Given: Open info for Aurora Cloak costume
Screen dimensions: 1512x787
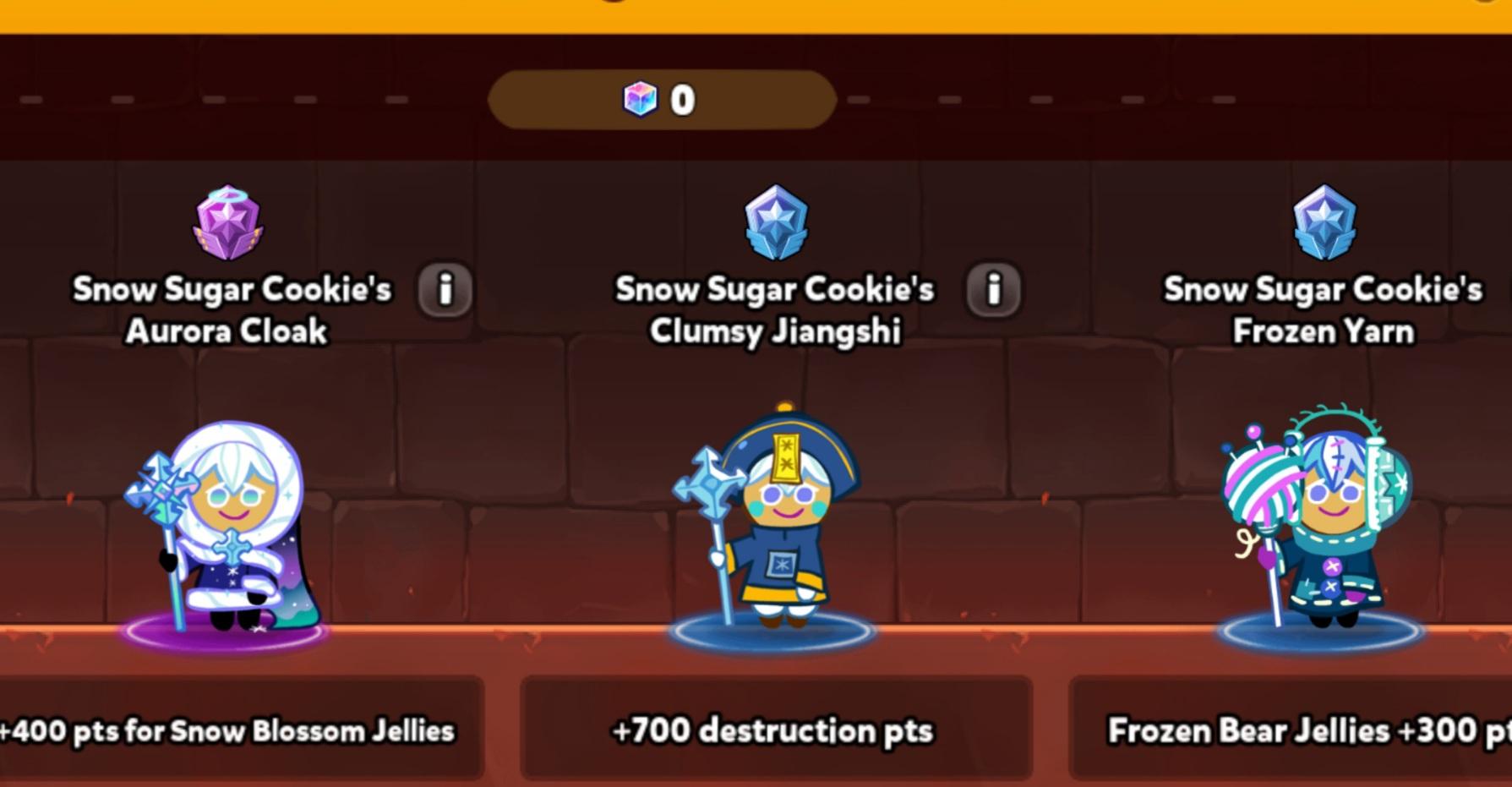Looking at the screenshot, I should click(445, 290).
